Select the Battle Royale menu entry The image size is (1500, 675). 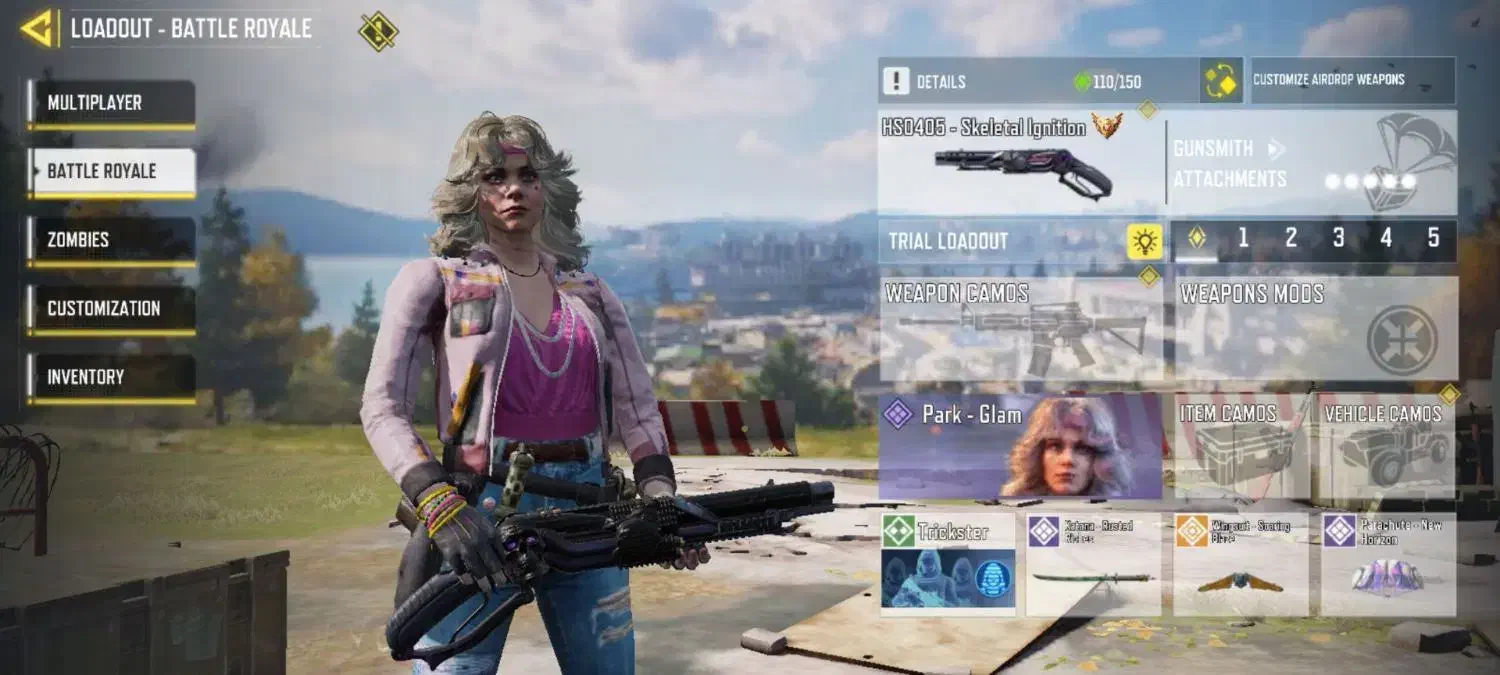click(x=111, y=172)
